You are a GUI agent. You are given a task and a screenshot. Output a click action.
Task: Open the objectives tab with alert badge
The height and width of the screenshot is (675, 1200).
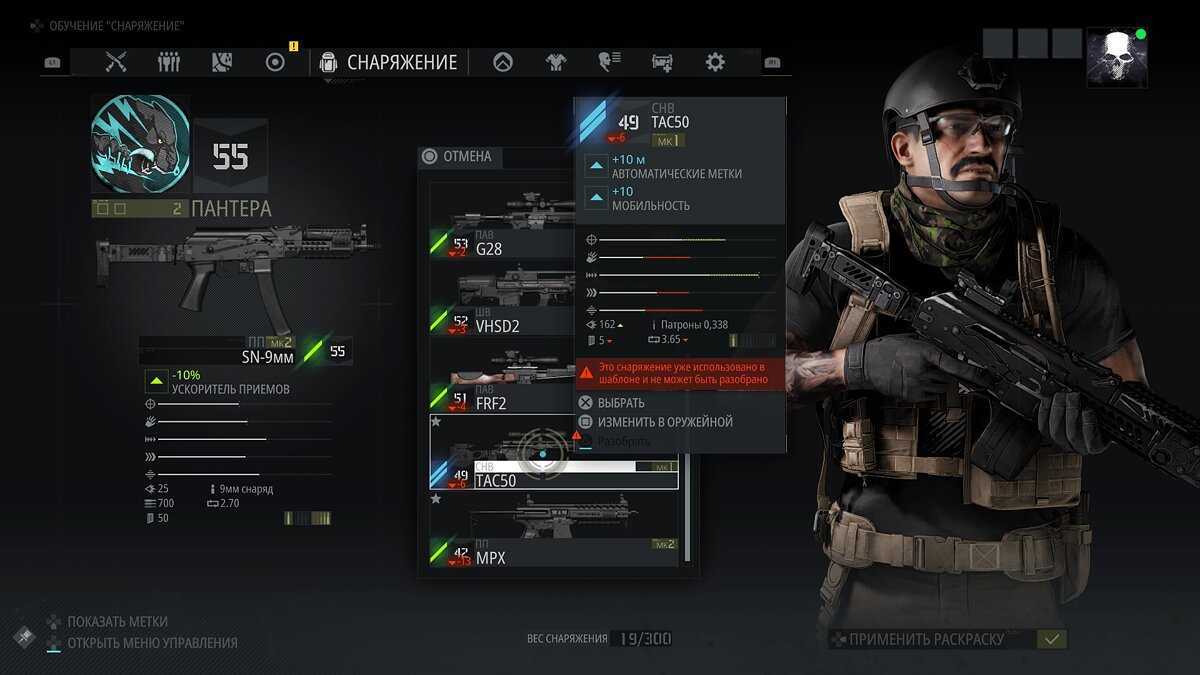pos(275,62)
